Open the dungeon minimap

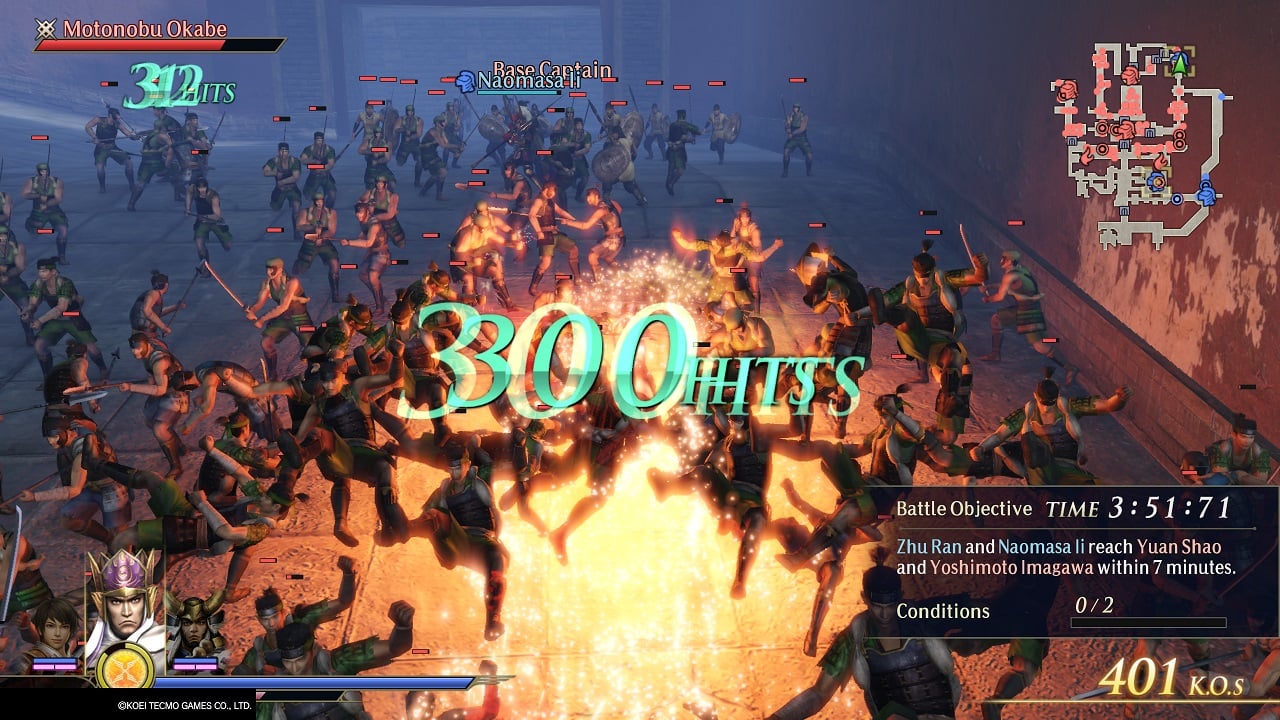(x=1140, y=143)
